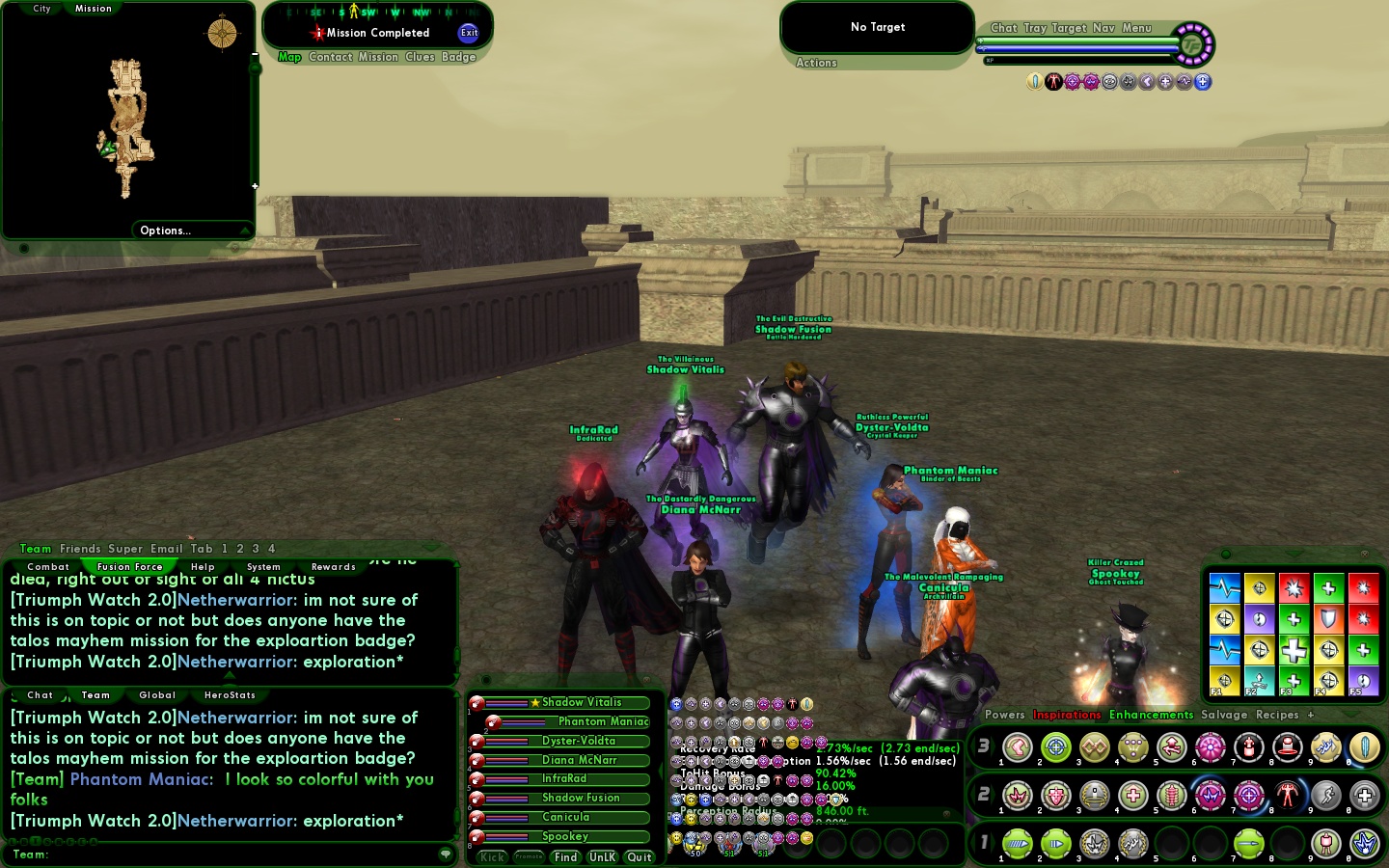Open the main Menu
This screenshot has height=868, width=1389.
(1136, 28)
